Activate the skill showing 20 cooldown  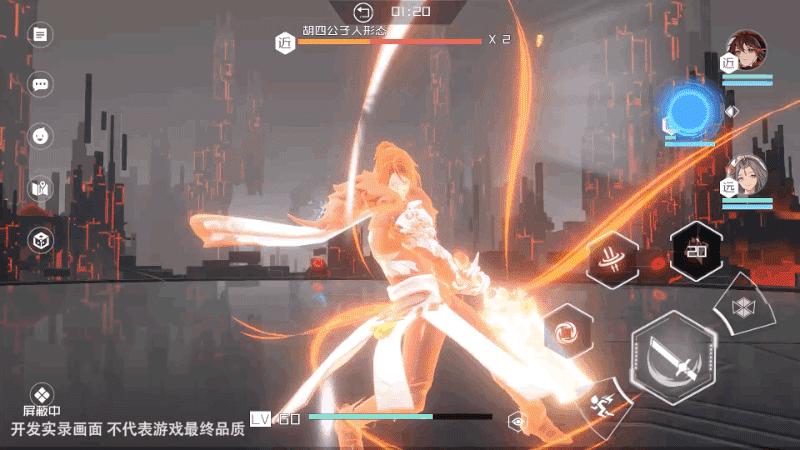pyautogui.click(x=696, y=250)
